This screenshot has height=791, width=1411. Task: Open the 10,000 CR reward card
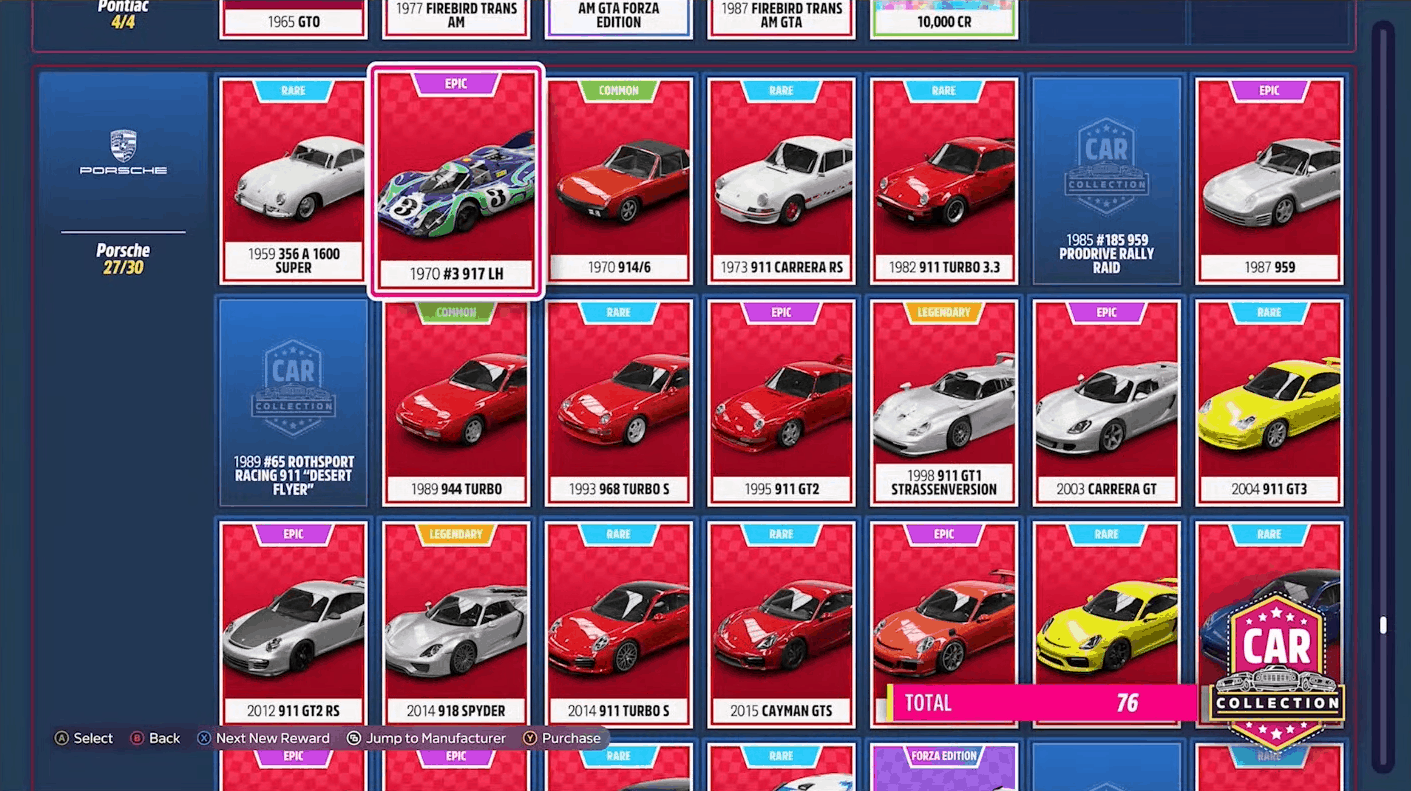click(x=943, y=18)
